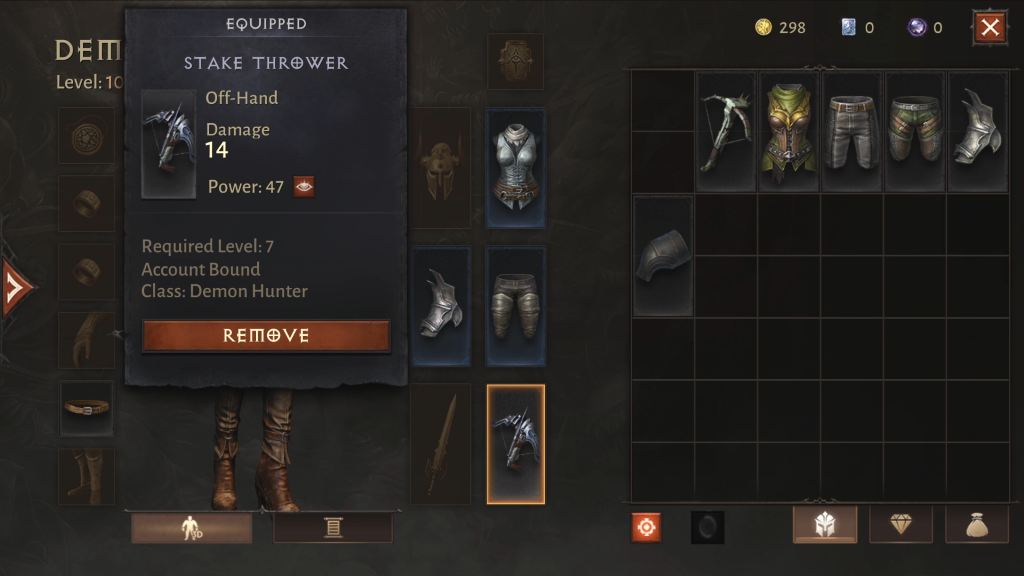Click the orange target button
Image resolution: width=1024 pixels, height=576 pixels.
(x=646, y=527)
